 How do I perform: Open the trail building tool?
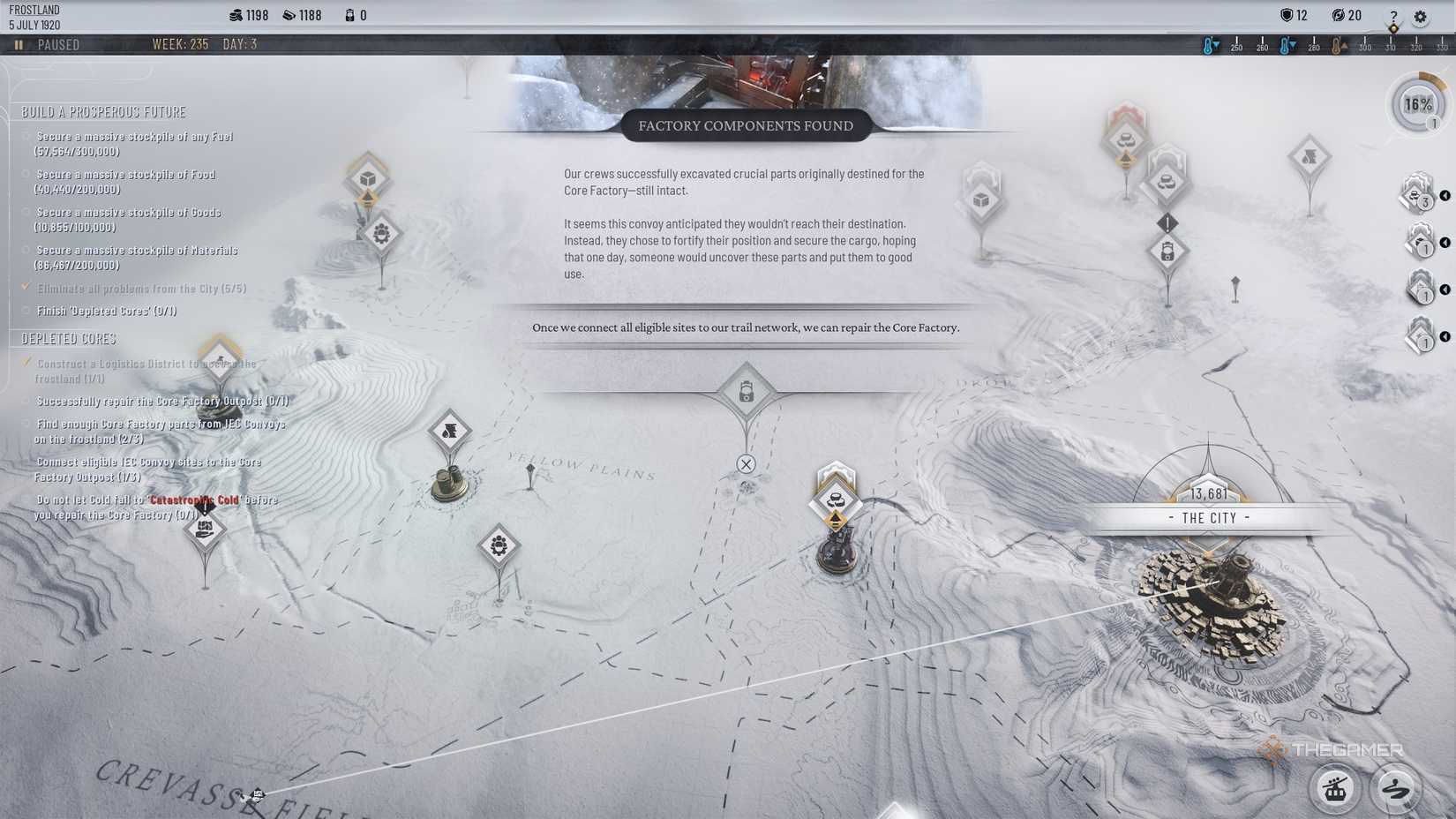(1395, 788)
